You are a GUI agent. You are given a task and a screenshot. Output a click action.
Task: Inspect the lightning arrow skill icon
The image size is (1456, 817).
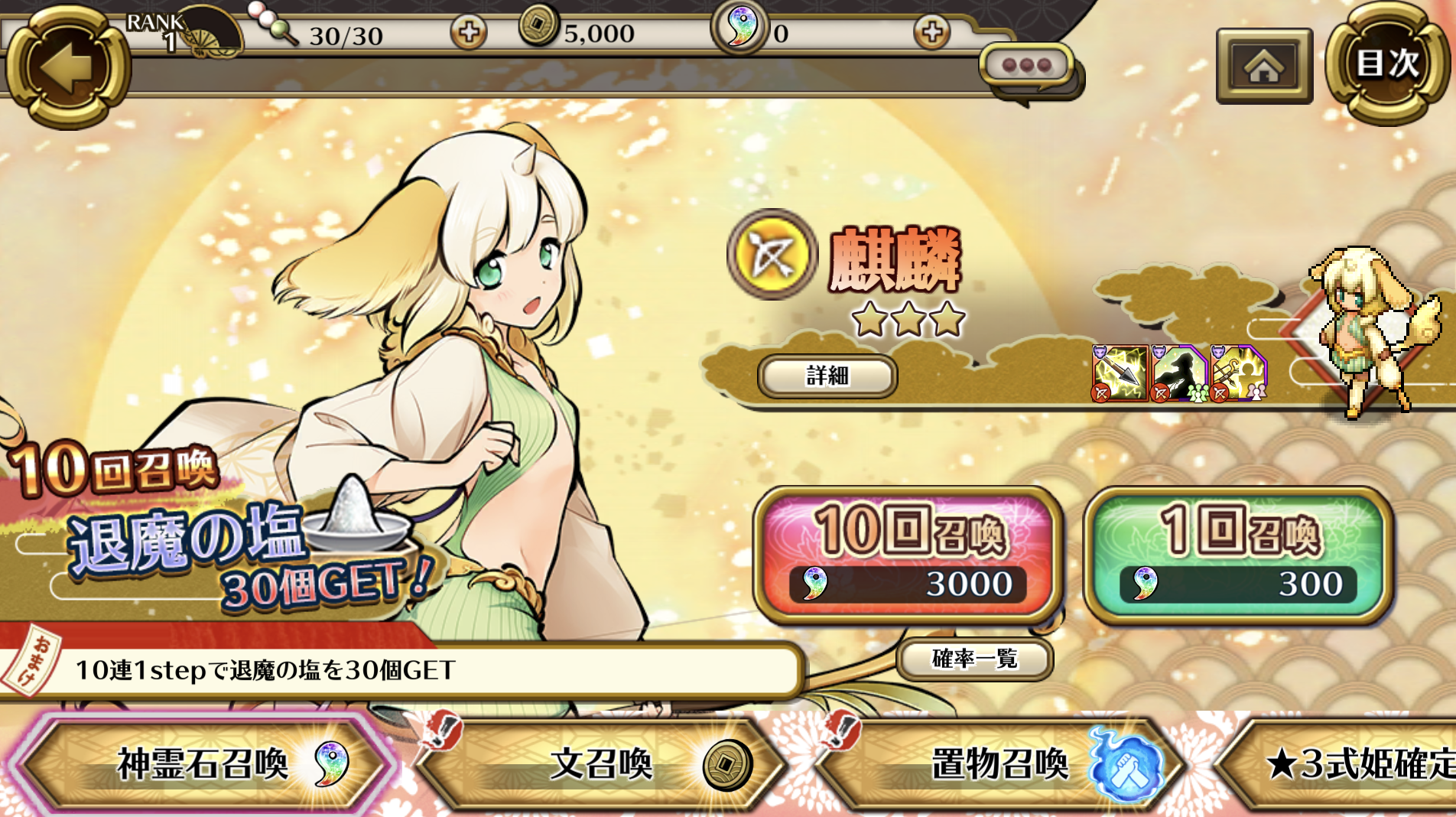point(1120,373)
